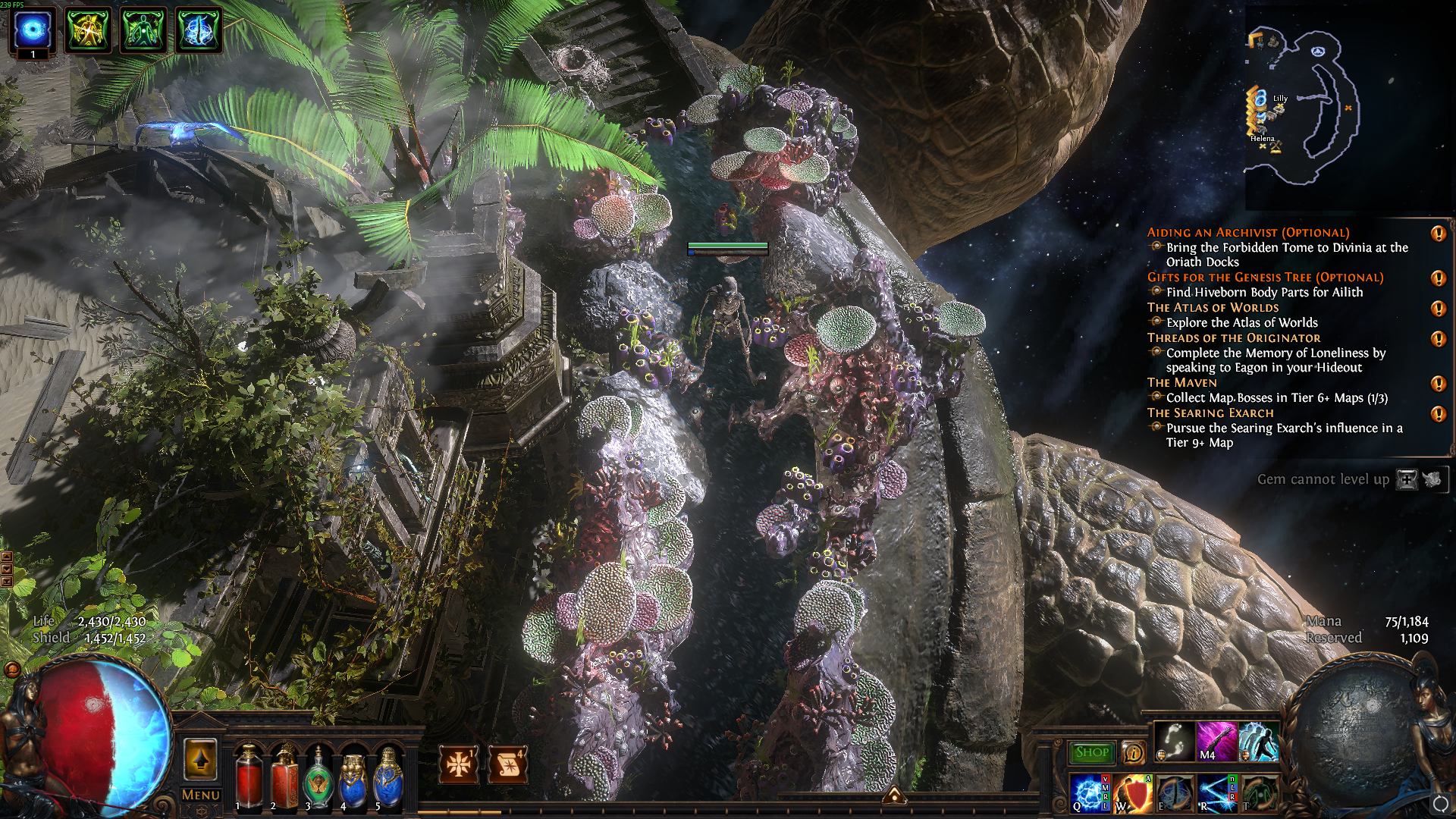The image size is (1456, 819).
Task: Activate the purple wand skill on M4
Action: (1216, 742)
